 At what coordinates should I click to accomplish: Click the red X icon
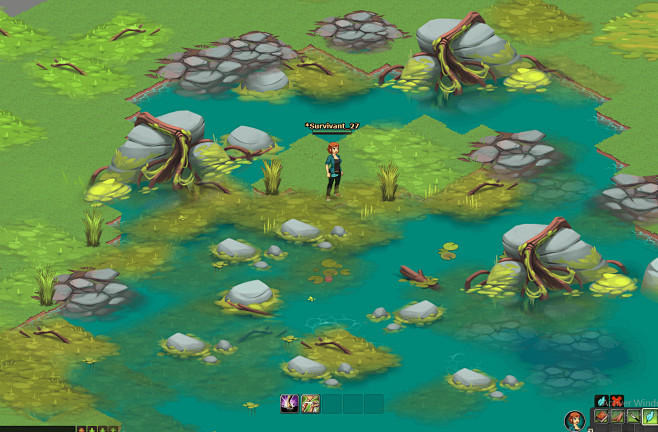click(x=617, y=401)
